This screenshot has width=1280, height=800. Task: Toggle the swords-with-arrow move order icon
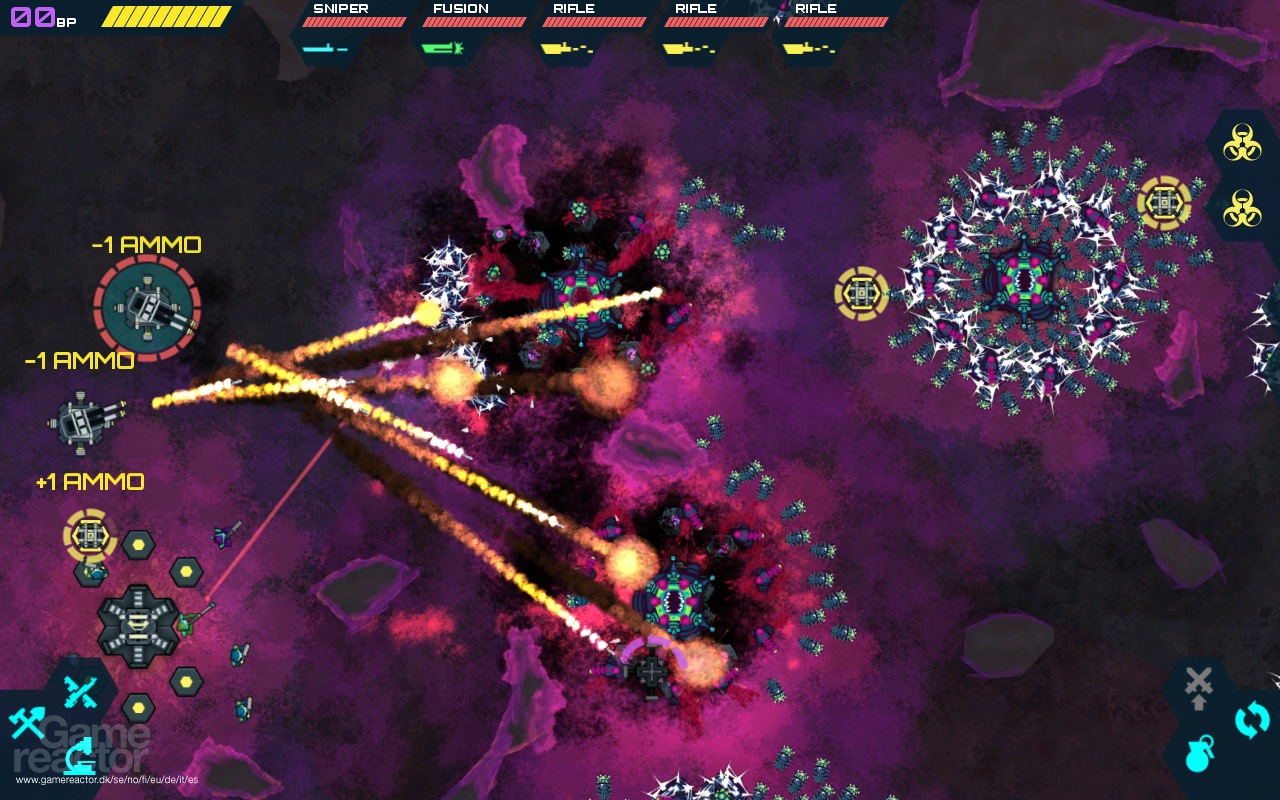(x=1197, y=684)
